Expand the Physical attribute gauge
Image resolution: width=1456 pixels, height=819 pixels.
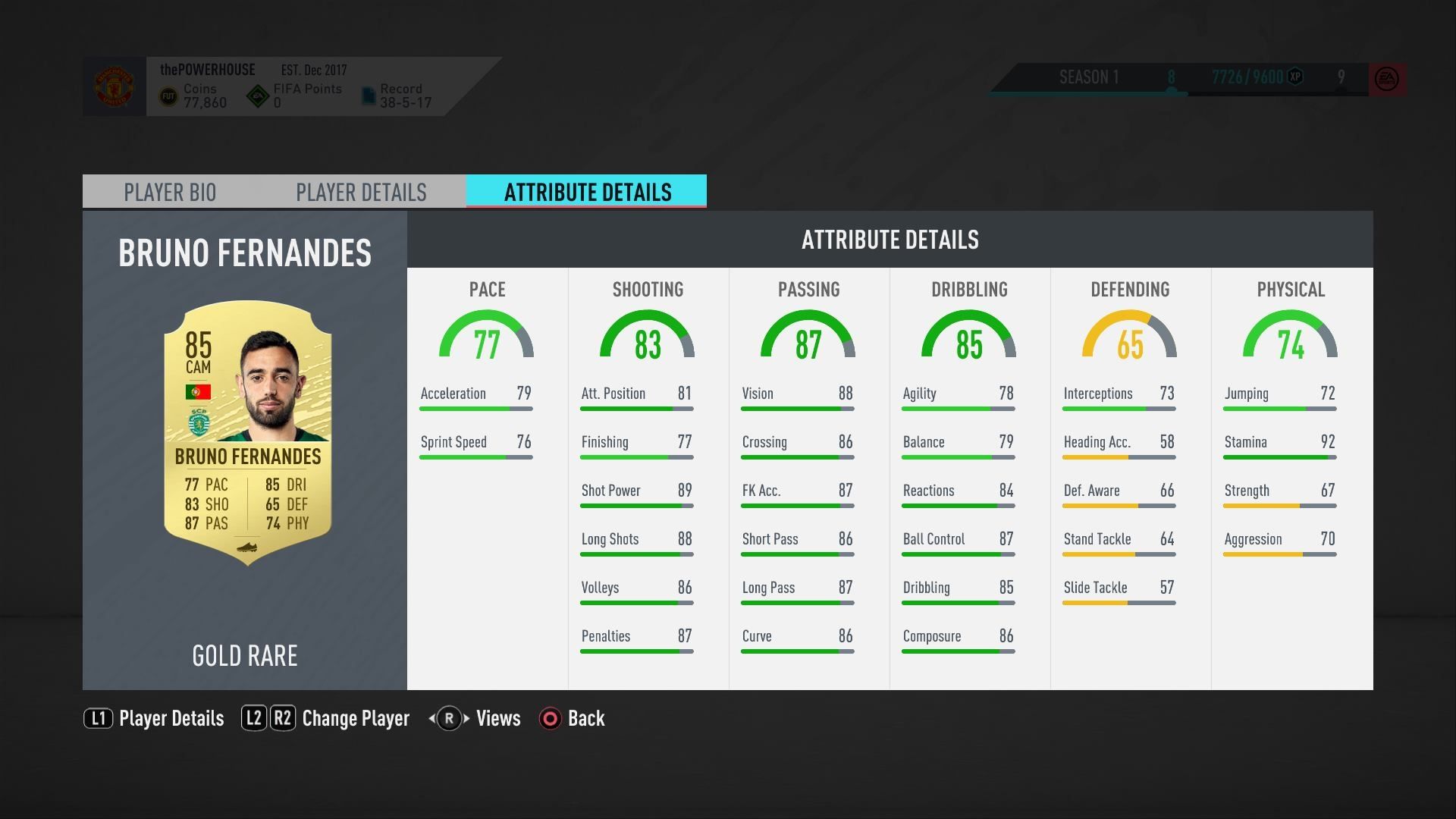(1290, 337)
